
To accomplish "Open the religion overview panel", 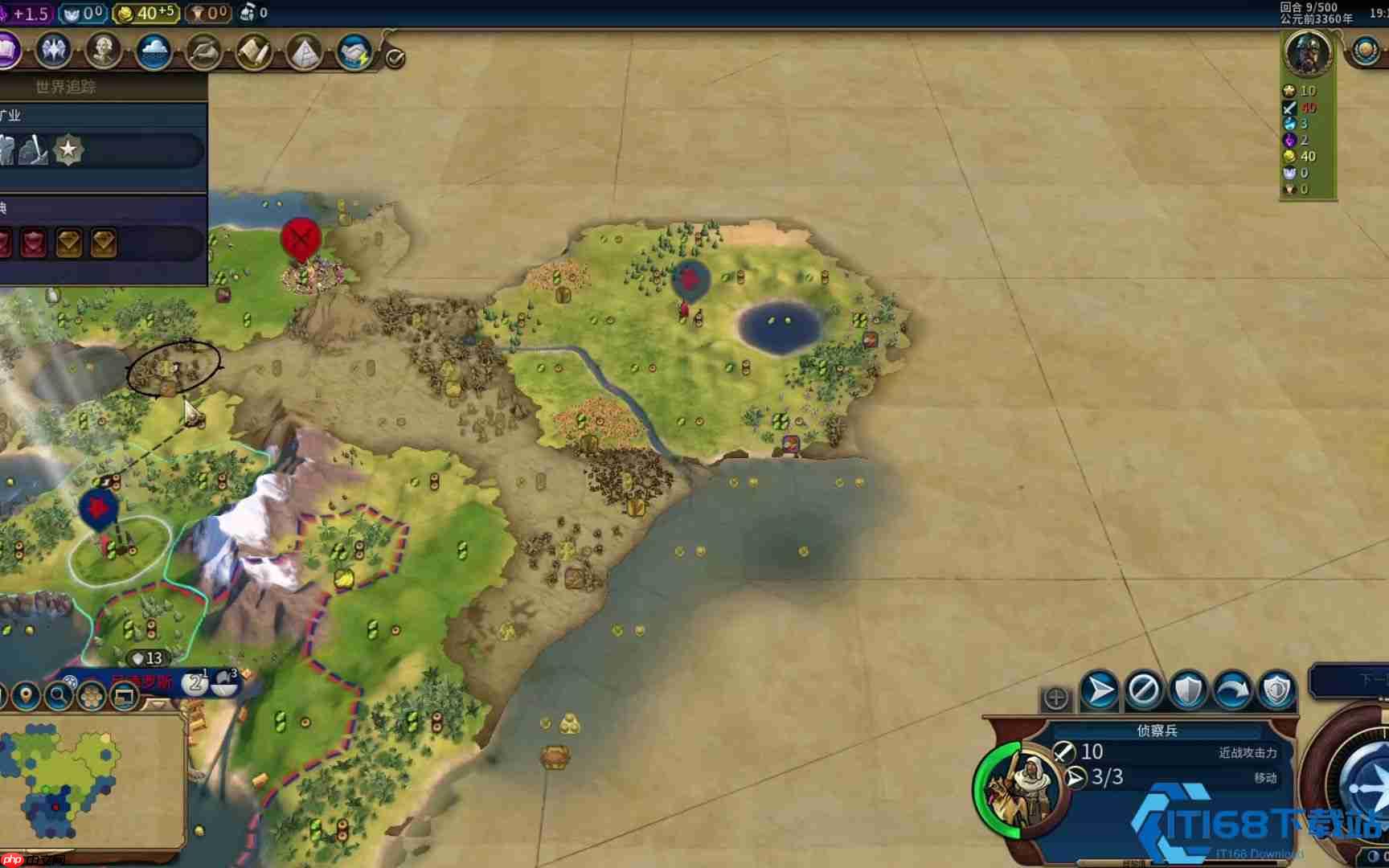I will [153, 51].
